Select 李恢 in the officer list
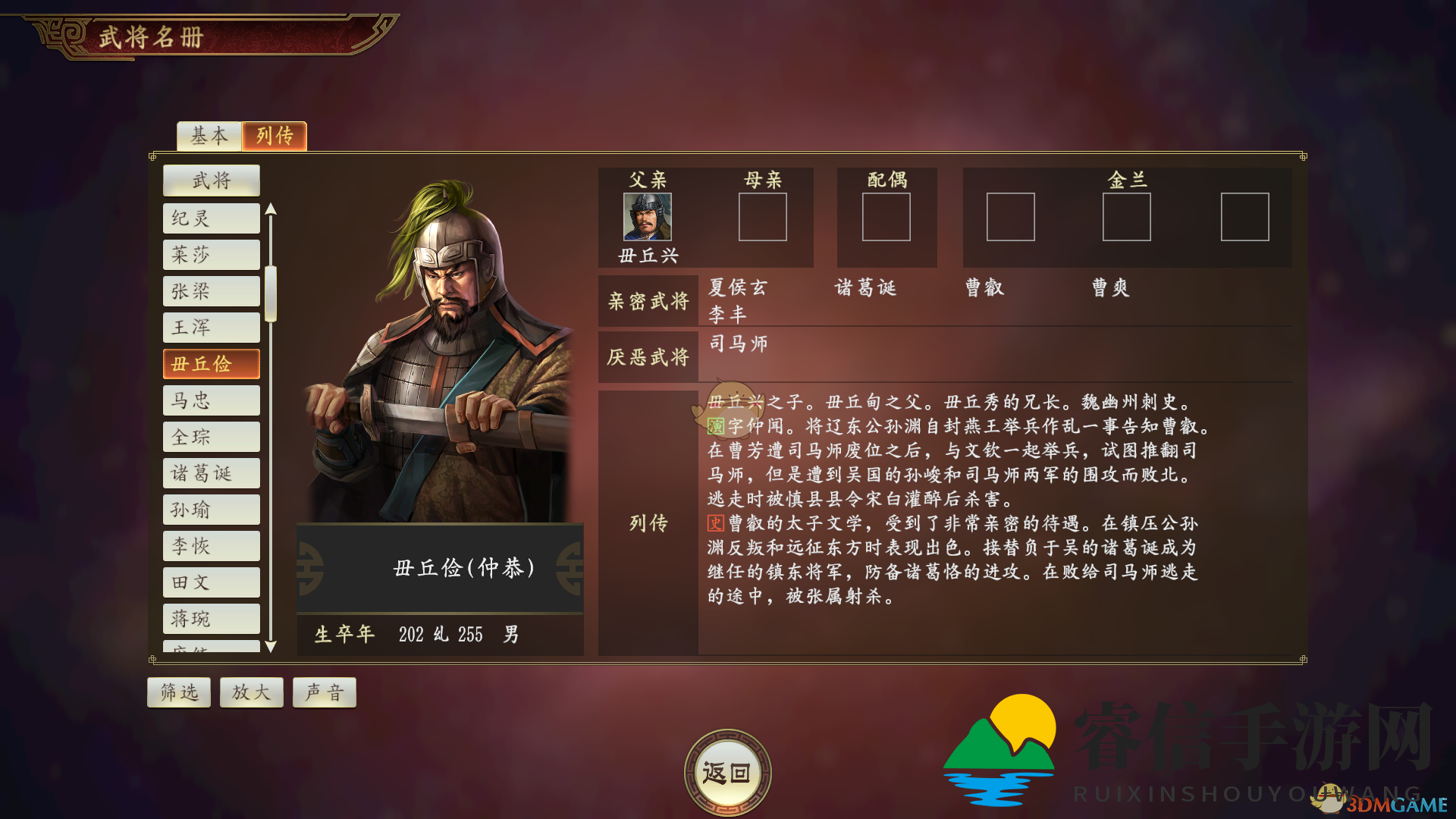The height and width of the screenshot is (819, 1456). pos(212,546)
